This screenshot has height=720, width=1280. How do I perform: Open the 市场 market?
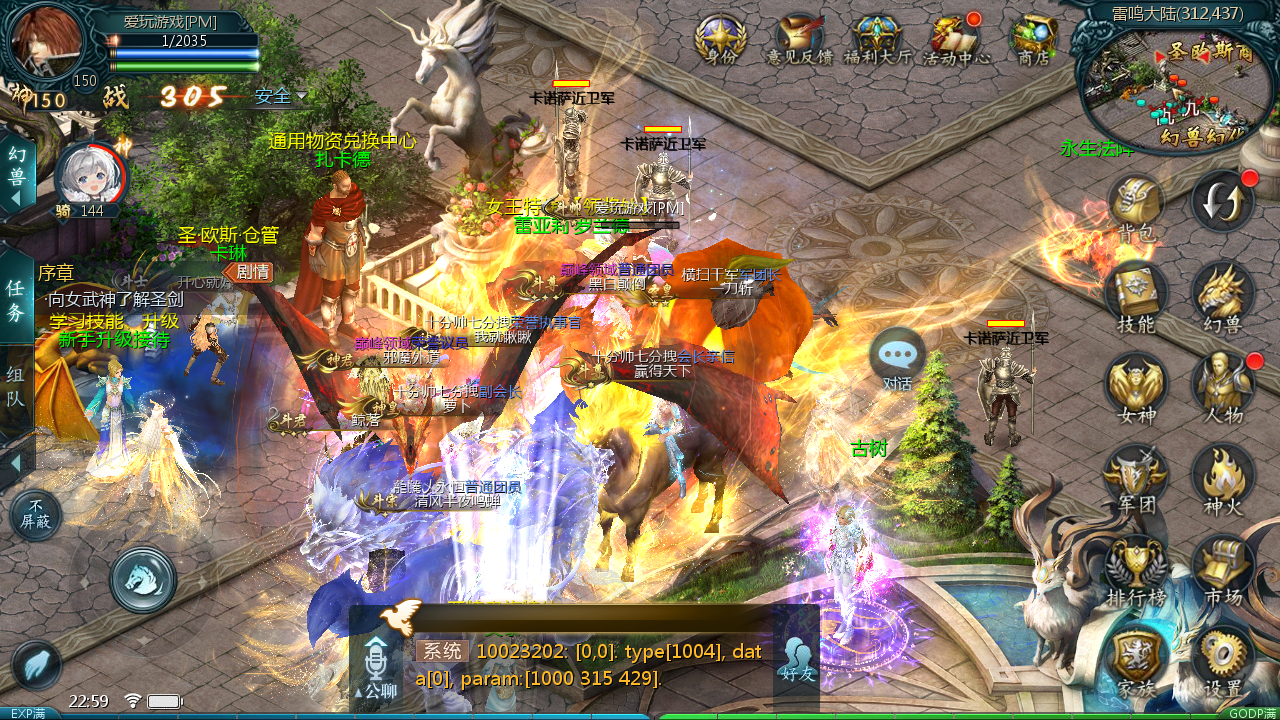point(1222,567)
